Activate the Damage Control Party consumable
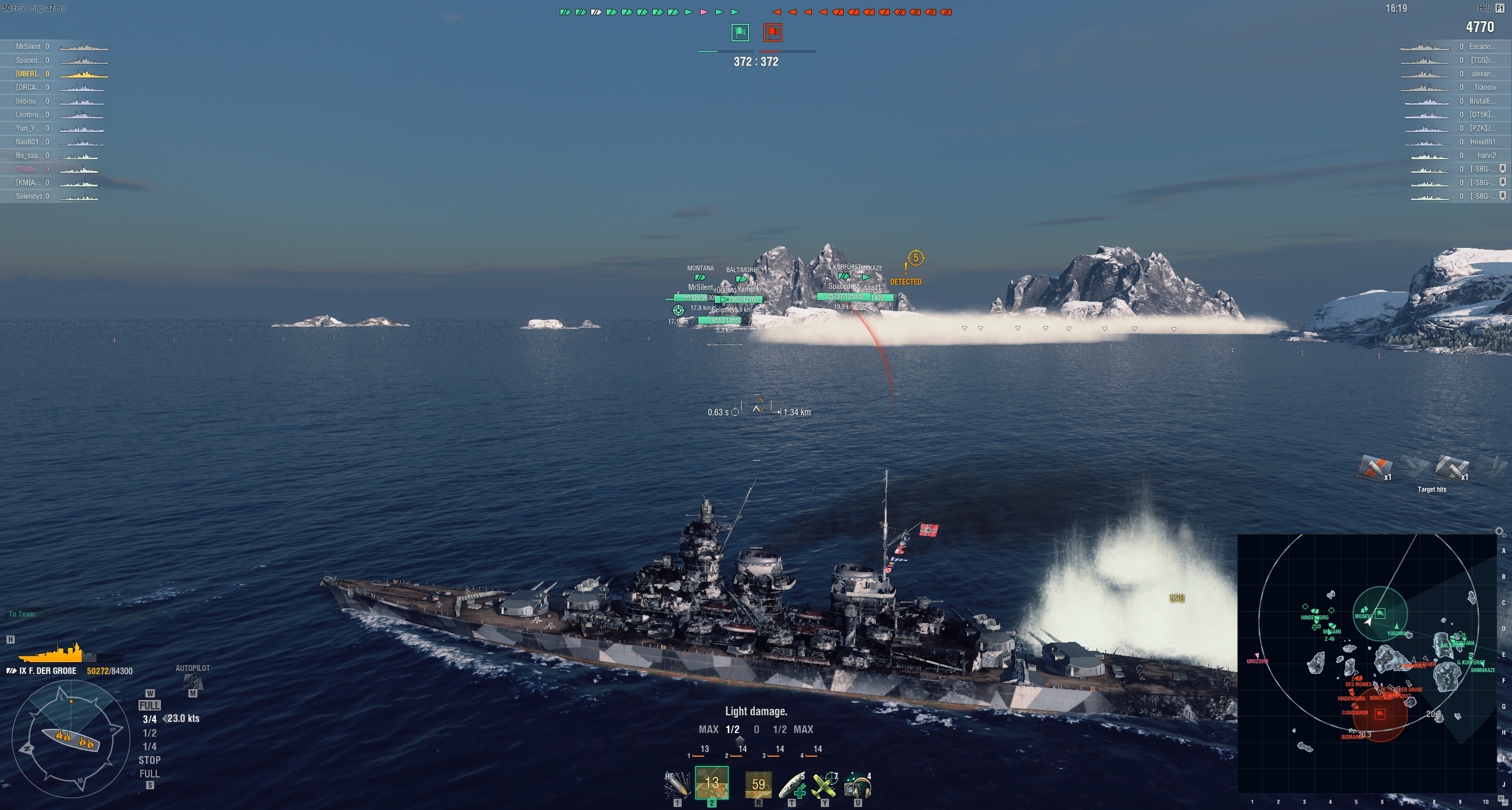The height and width of the screenshot is (810, 1512). point(758,785)
